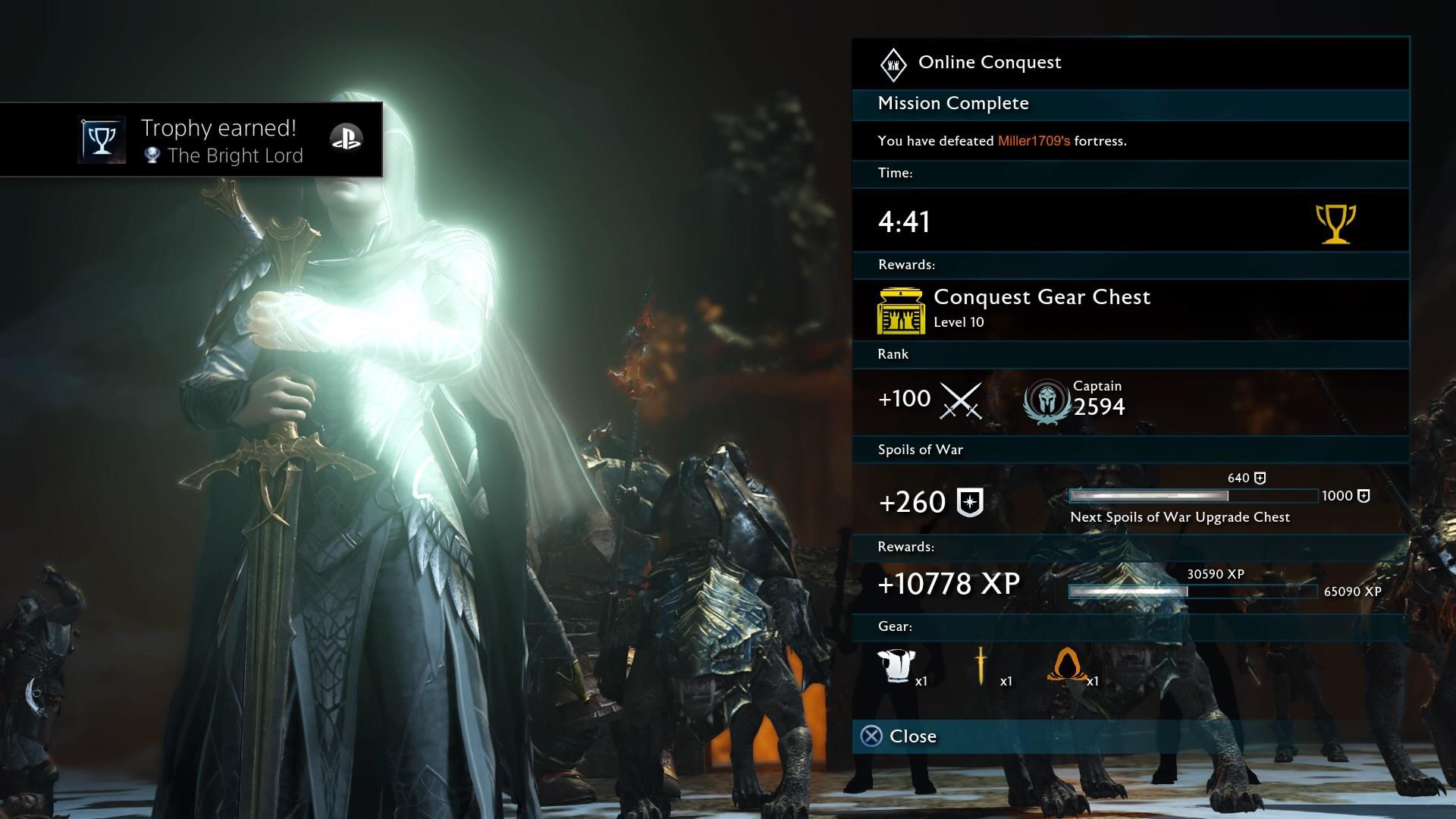This screenshot has height=819, width=1456.
Task: Select the Next Spoils of War Upgrade Chest label
Action: [1179, 517]
